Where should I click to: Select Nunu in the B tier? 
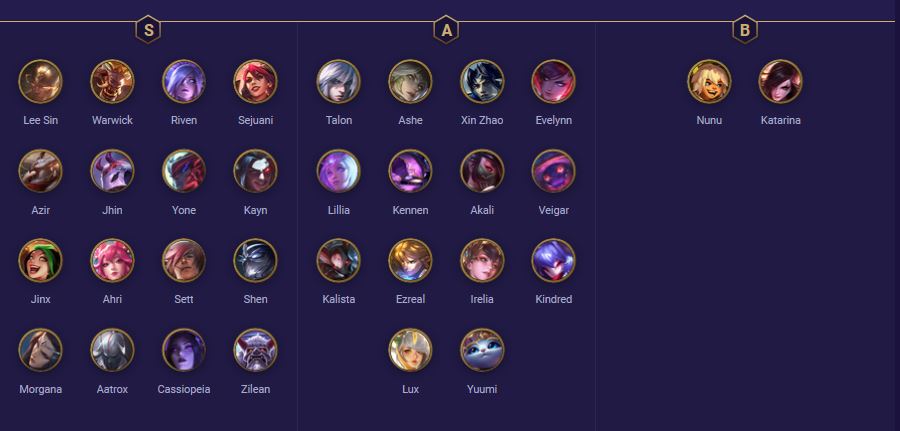(709, 81)
